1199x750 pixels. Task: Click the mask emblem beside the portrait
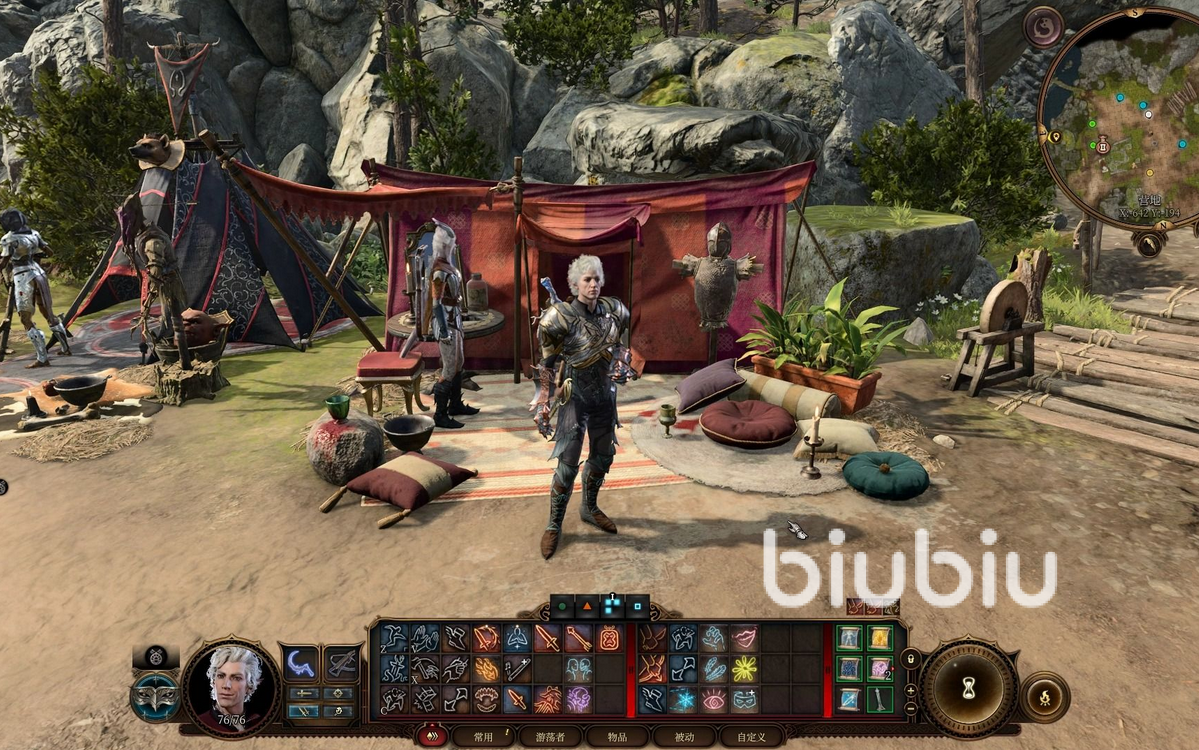coord(155,696)
